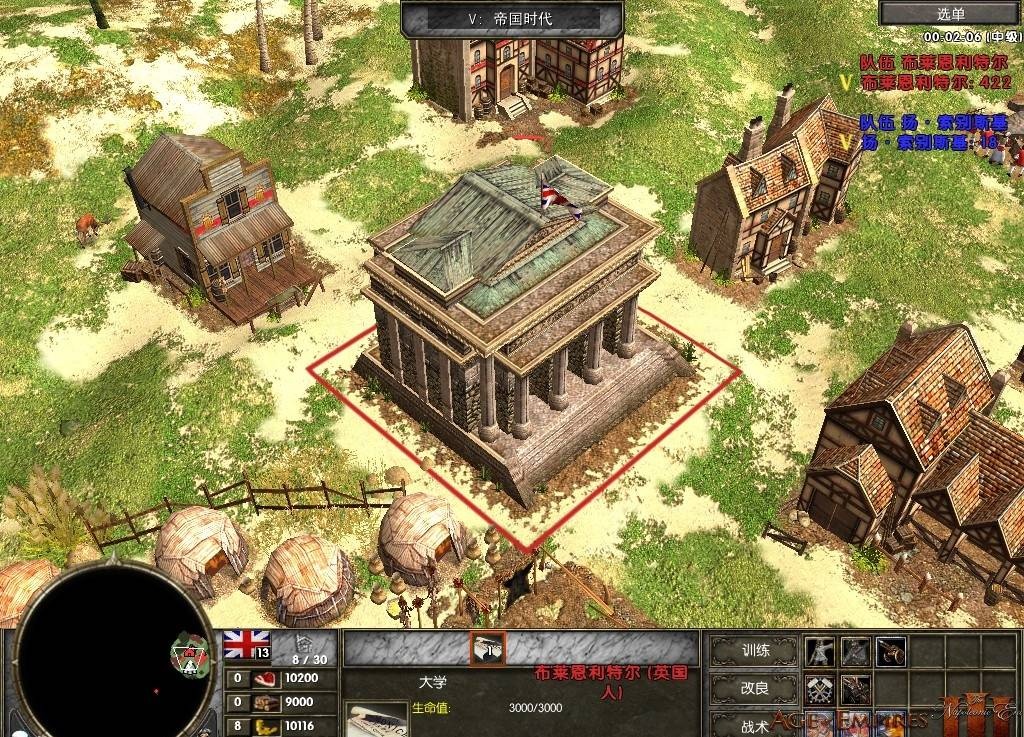Select the red player score entry 布莱恩利特尔: 422

(x=935, y=82)
